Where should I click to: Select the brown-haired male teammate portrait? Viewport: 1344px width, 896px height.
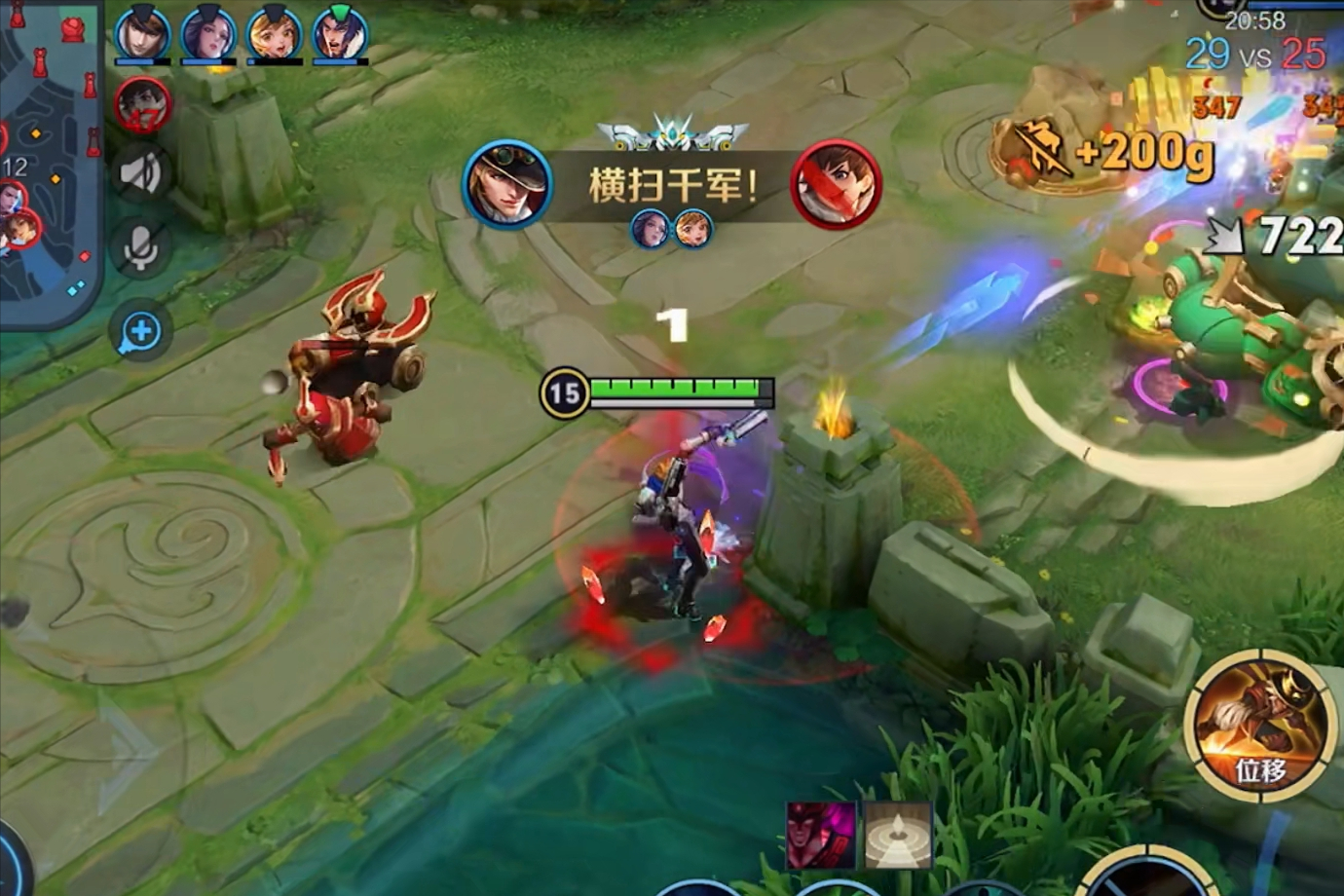(x=142, y=34)
